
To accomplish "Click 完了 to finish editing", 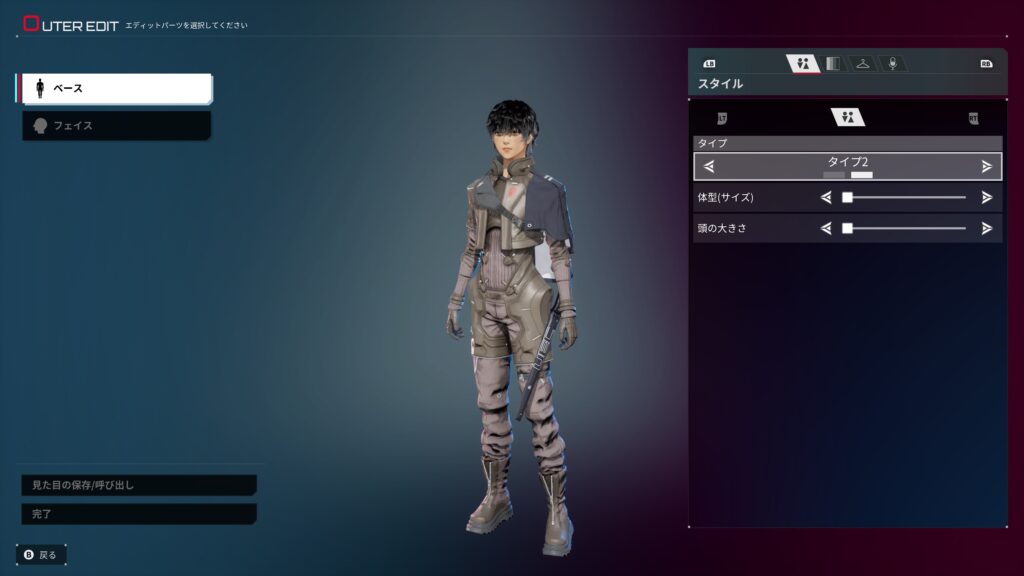I will tap(138, 514).
